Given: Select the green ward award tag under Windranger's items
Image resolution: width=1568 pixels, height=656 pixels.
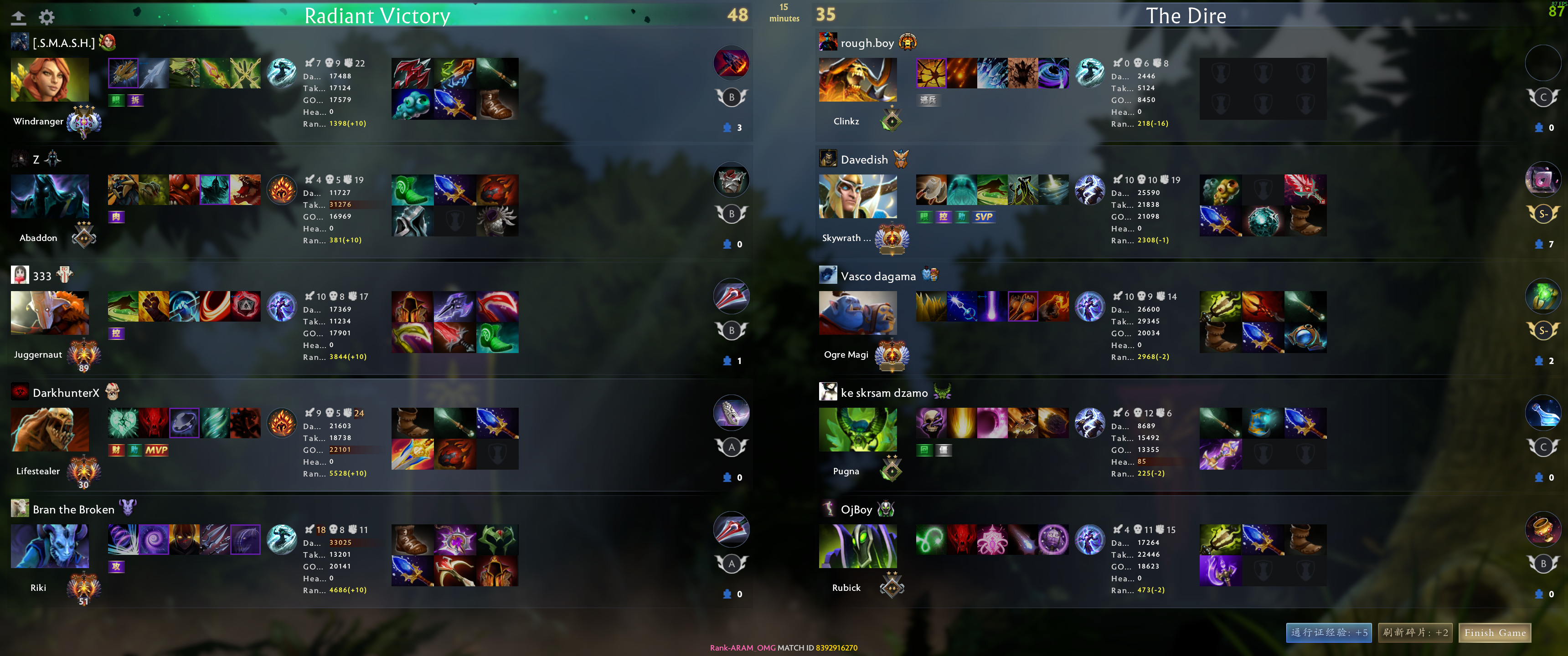Looking at the screenshot, I should coord(116,100).
